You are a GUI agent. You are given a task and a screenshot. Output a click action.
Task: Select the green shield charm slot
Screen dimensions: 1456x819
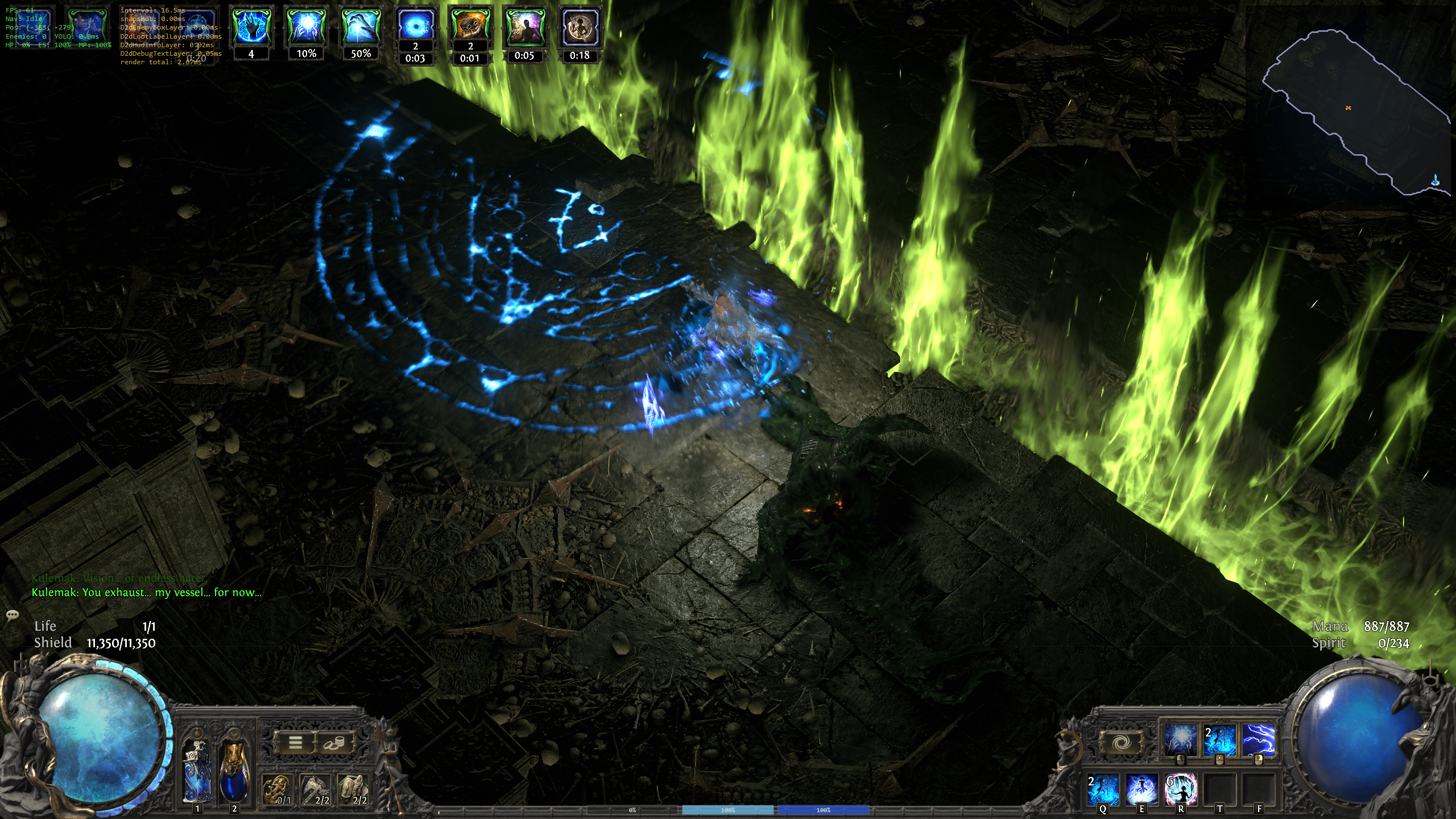[x=354, y=790]
